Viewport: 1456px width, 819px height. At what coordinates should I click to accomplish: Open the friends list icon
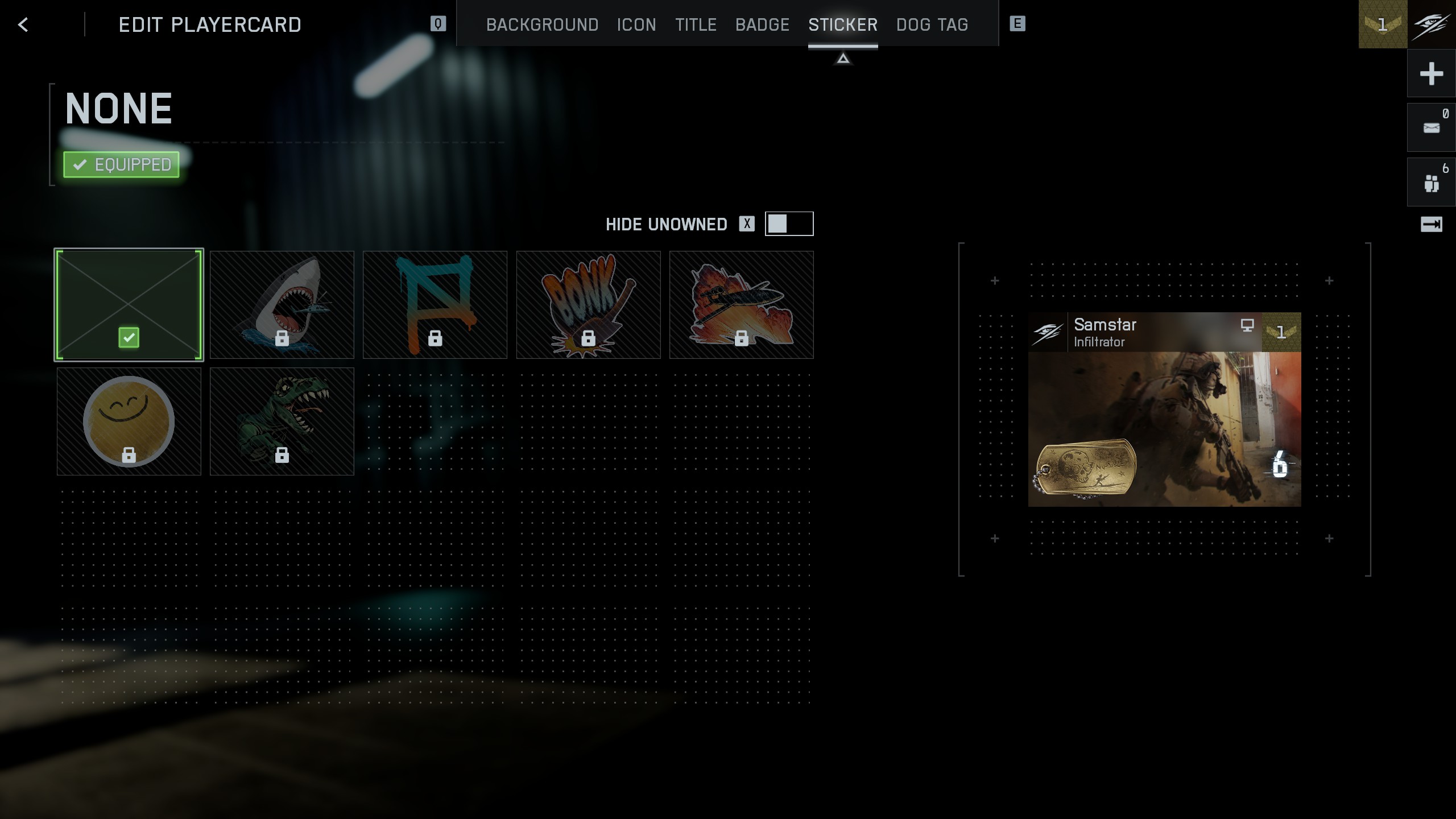[x=1431, y=182]
